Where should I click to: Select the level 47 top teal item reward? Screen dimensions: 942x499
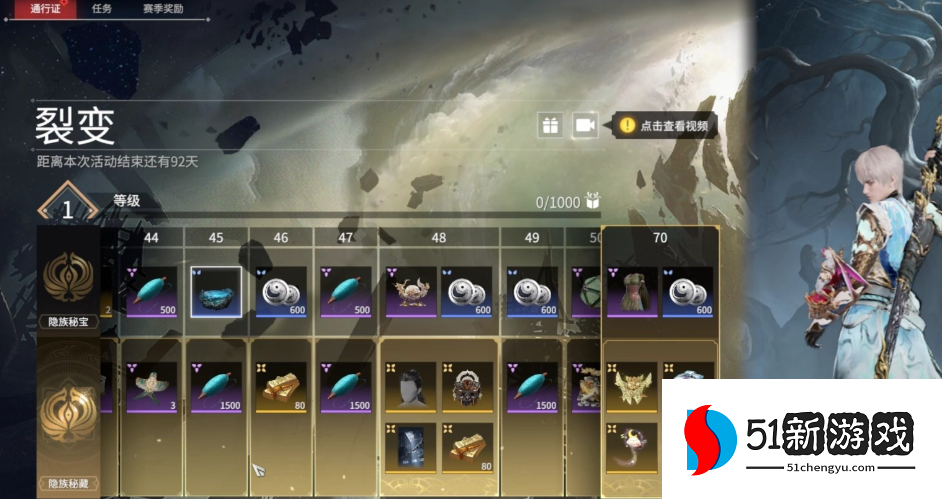346,292
